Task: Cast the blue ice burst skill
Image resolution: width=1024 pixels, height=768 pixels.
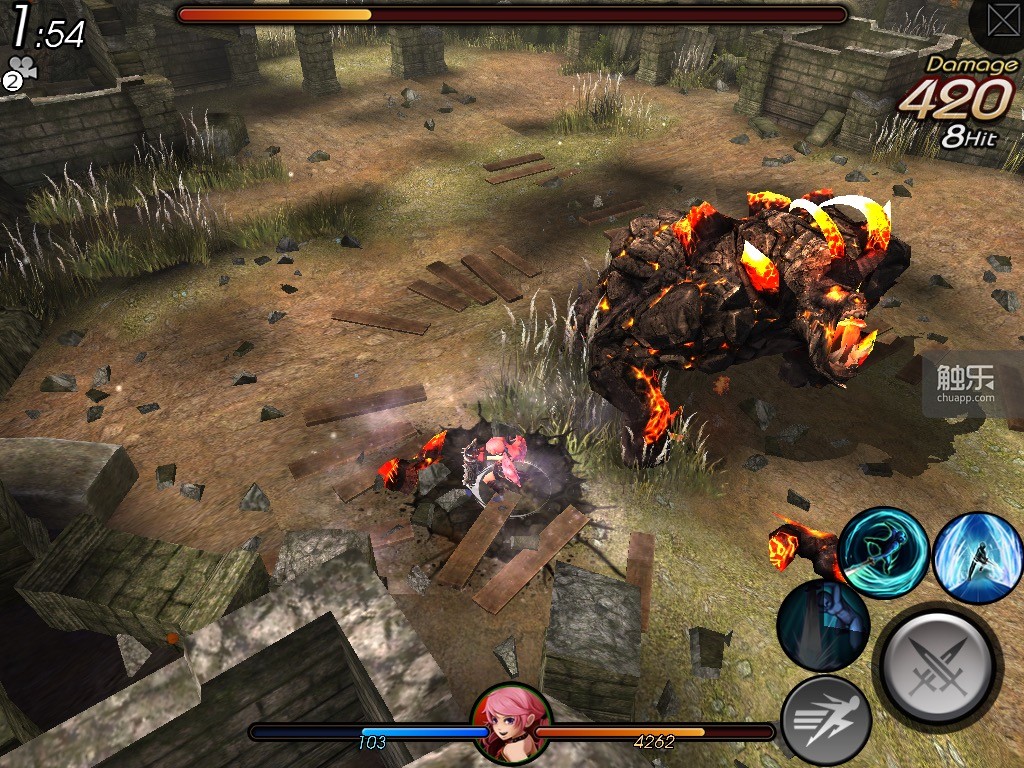Action: tap(977, 558)
